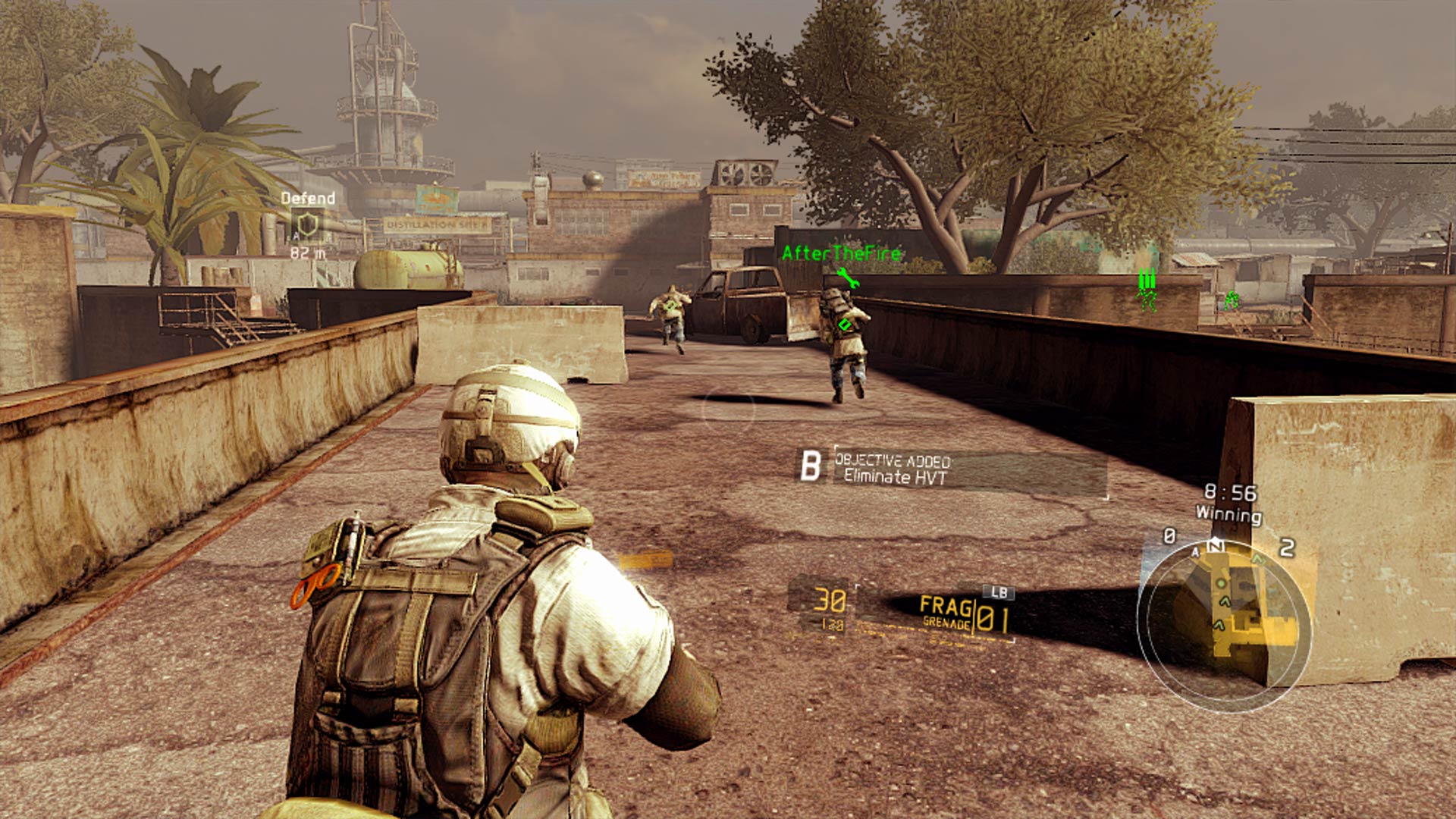Click the LB button prompt above FRAG

pos(999,593)
